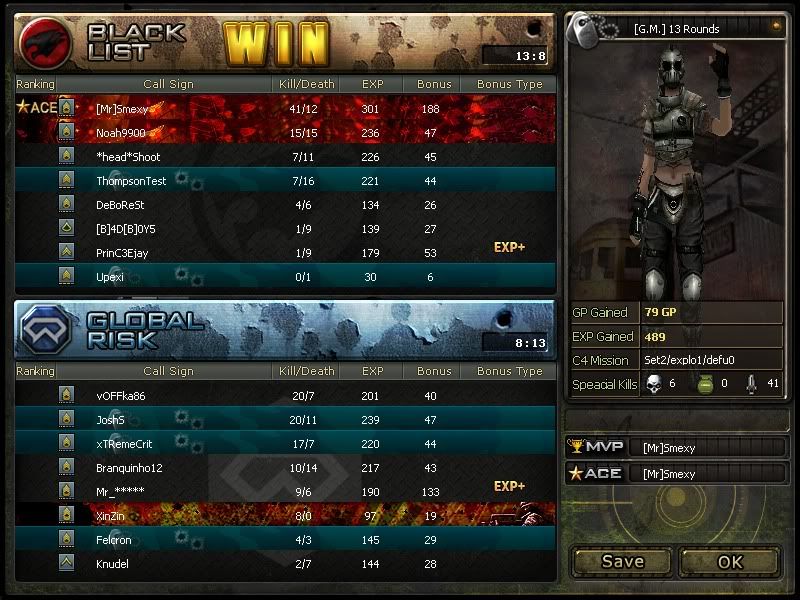Confirm results with the OK button
This screenshot has width=800, height=600.
(730, 561)
